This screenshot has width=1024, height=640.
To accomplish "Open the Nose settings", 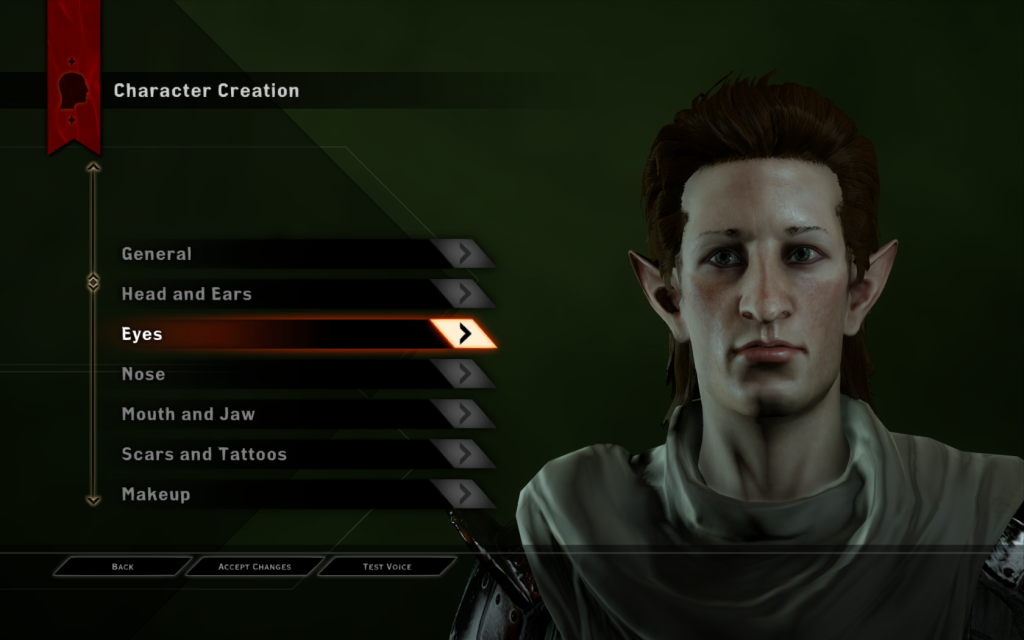I will [300, 374].
